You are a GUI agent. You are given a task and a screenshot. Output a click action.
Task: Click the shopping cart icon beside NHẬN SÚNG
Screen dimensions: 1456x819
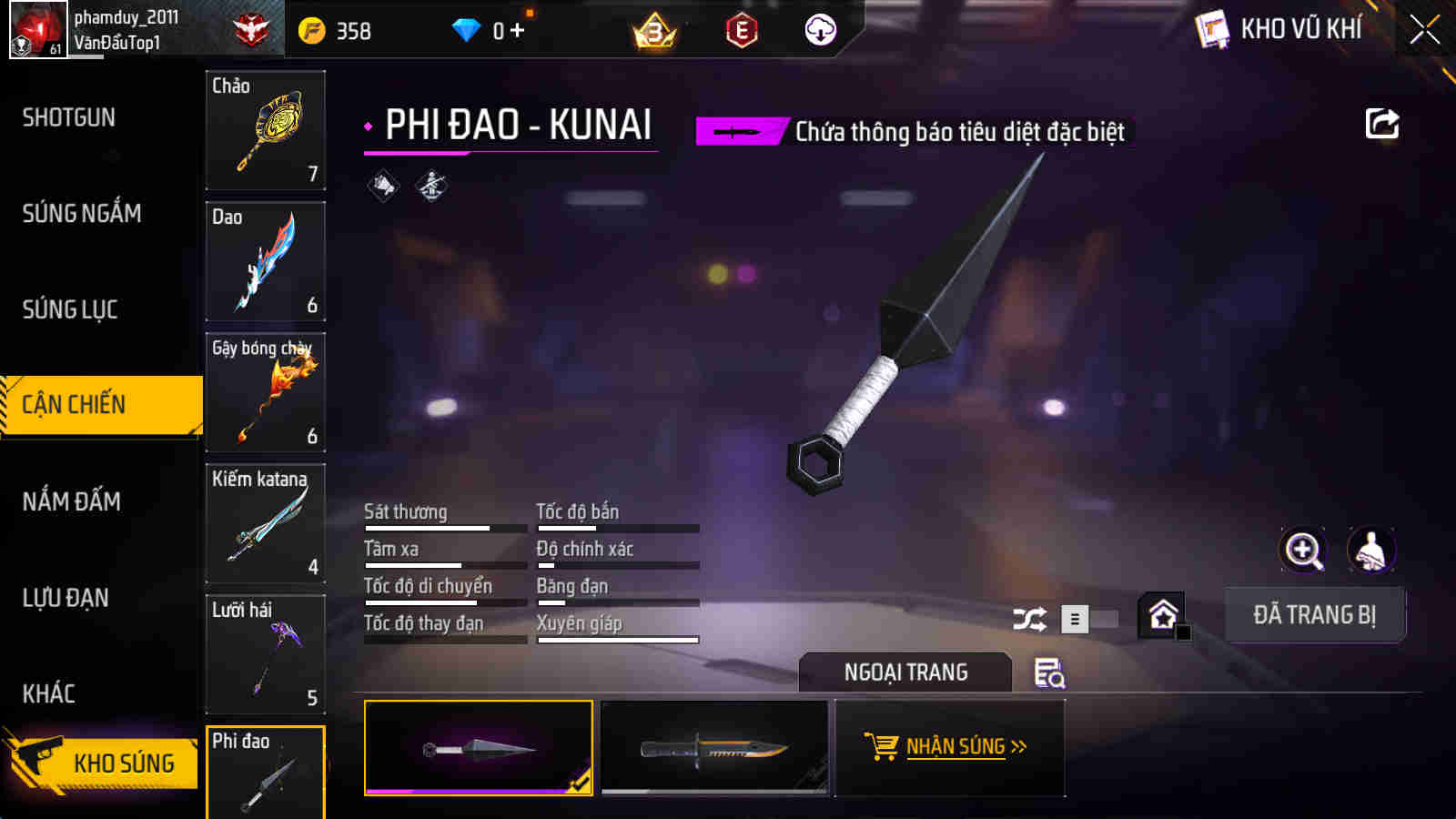pyautogui.click(x=881, y=747)
